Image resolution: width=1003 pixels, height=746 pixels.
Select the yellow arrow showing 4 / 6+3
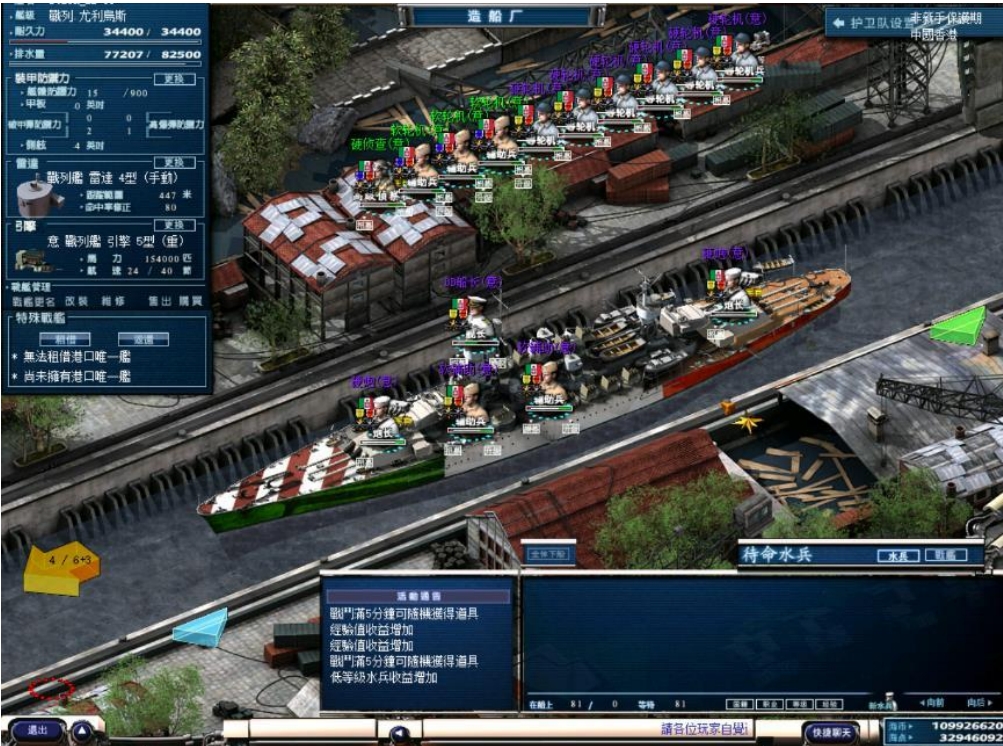[60, 568]
